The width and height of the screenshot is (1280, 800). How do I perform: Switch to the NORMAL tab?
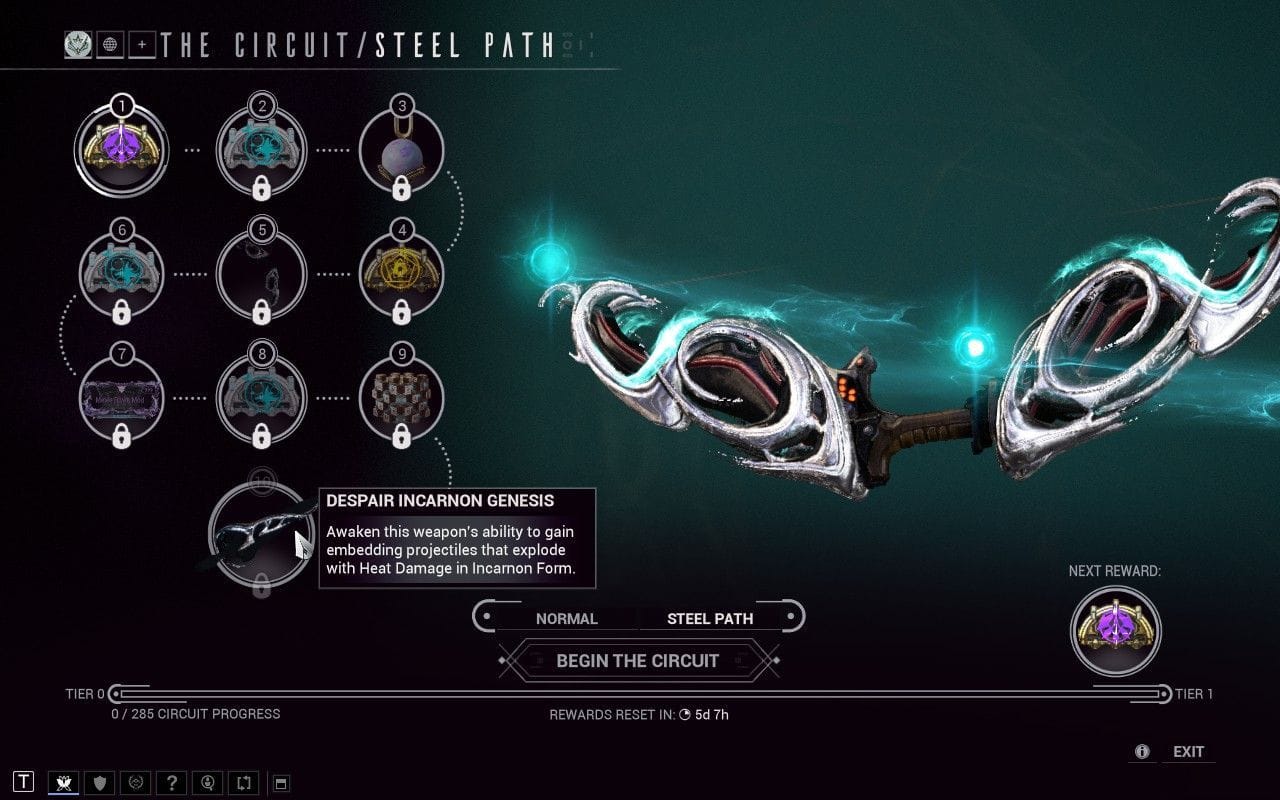pyautogui.click(x=567, y=618)
